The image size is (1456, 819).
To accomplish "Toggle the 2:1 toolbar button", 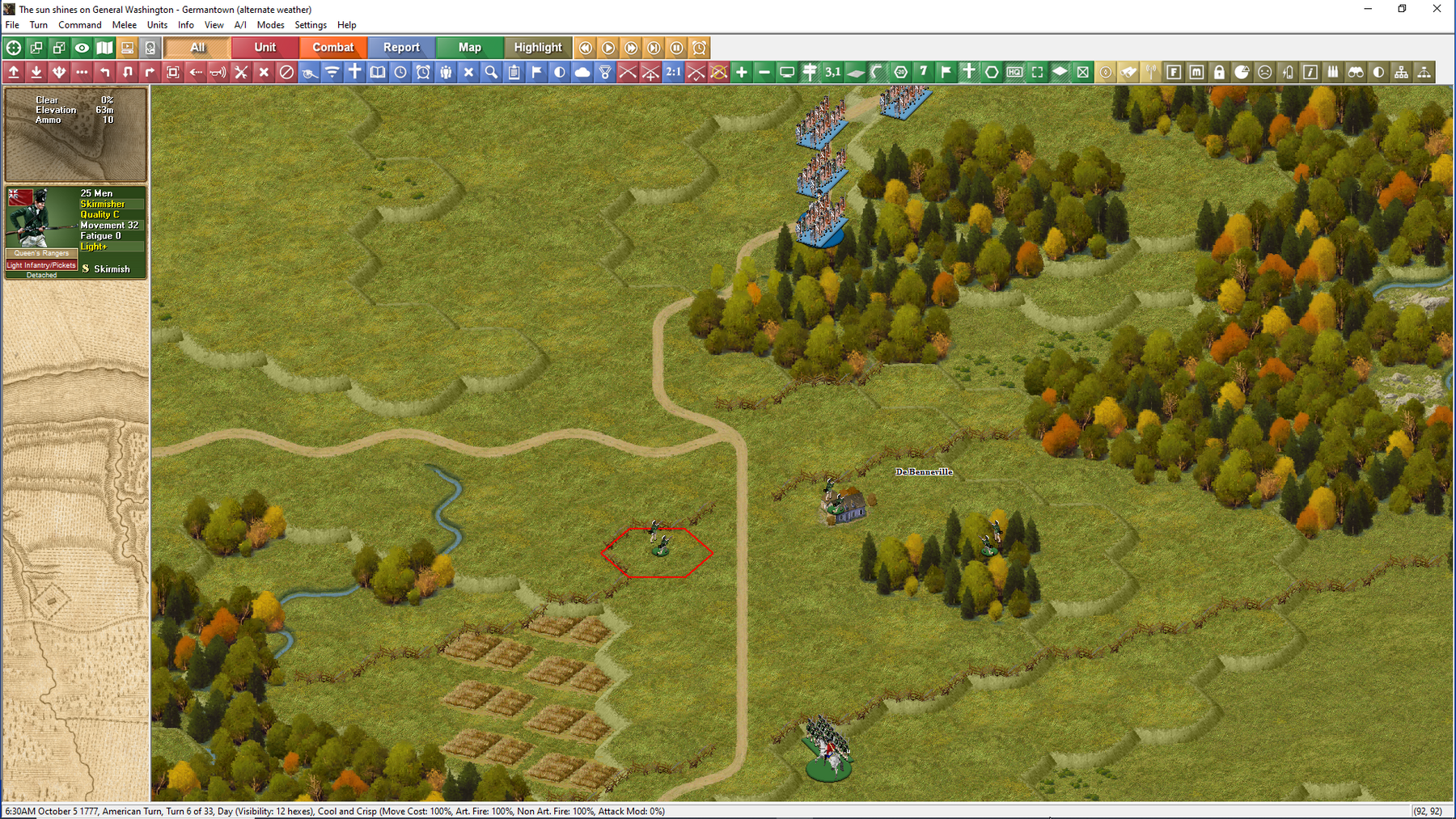I will (x=673, y=72).
